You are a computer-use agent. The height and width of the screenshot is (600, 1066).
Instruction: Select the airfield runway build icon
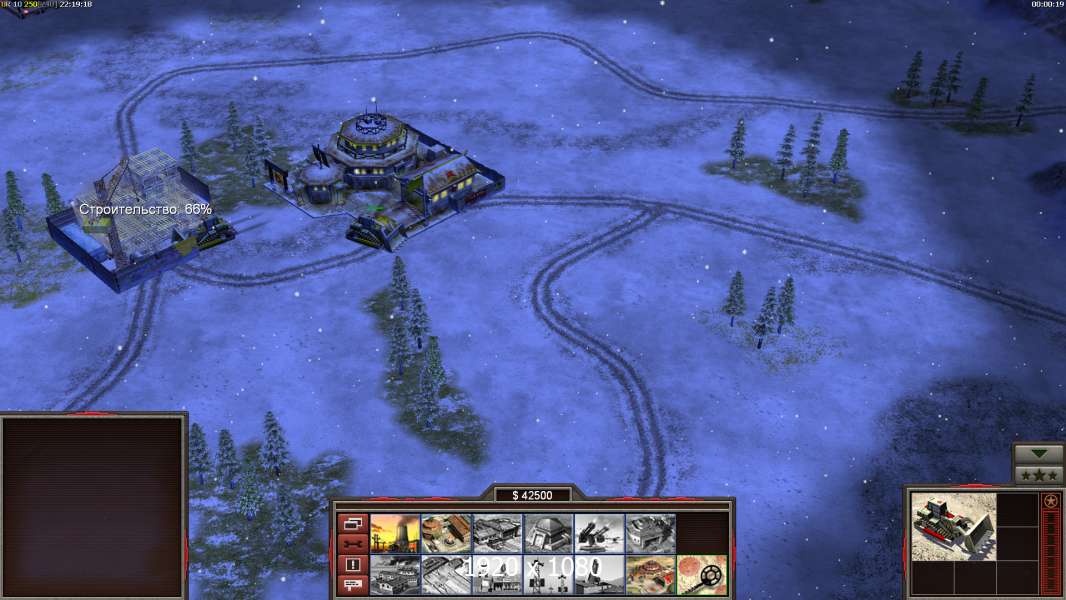[x=446, y=575]
